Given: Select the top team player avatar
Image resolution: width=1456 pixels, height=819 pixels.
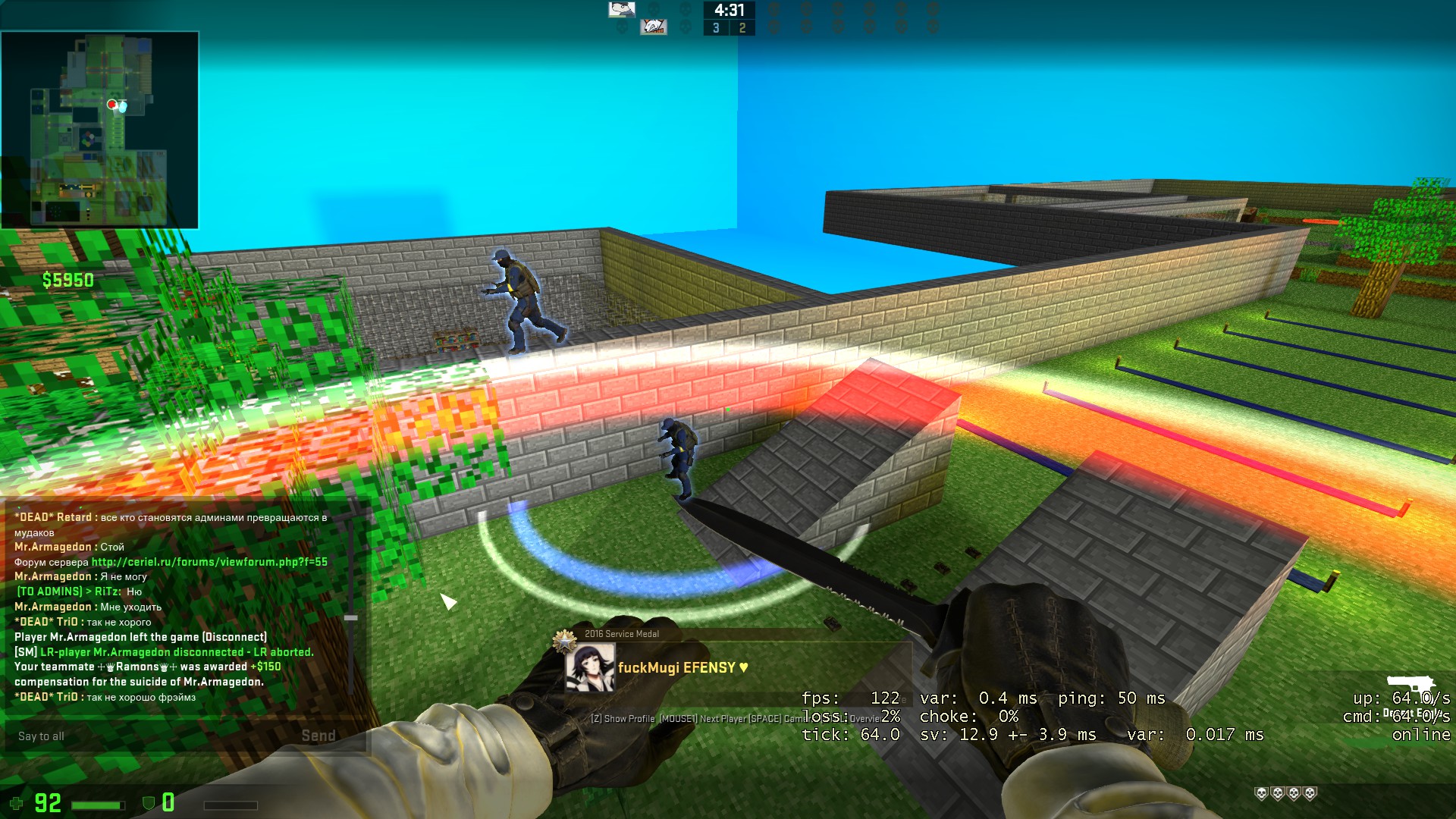Looking at the screenshot, I should click(622, 9).
